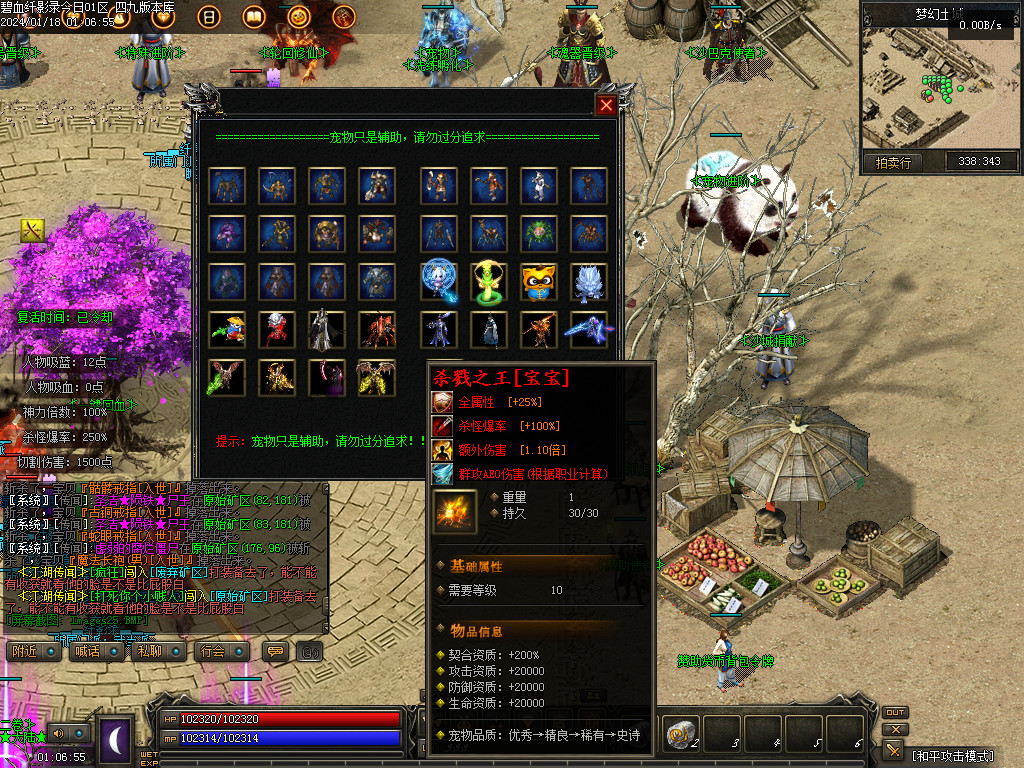The height and width of the screenshot is (768, 1024).
Task: Open the 私聊 private chat channel
Action: (160, 651)
